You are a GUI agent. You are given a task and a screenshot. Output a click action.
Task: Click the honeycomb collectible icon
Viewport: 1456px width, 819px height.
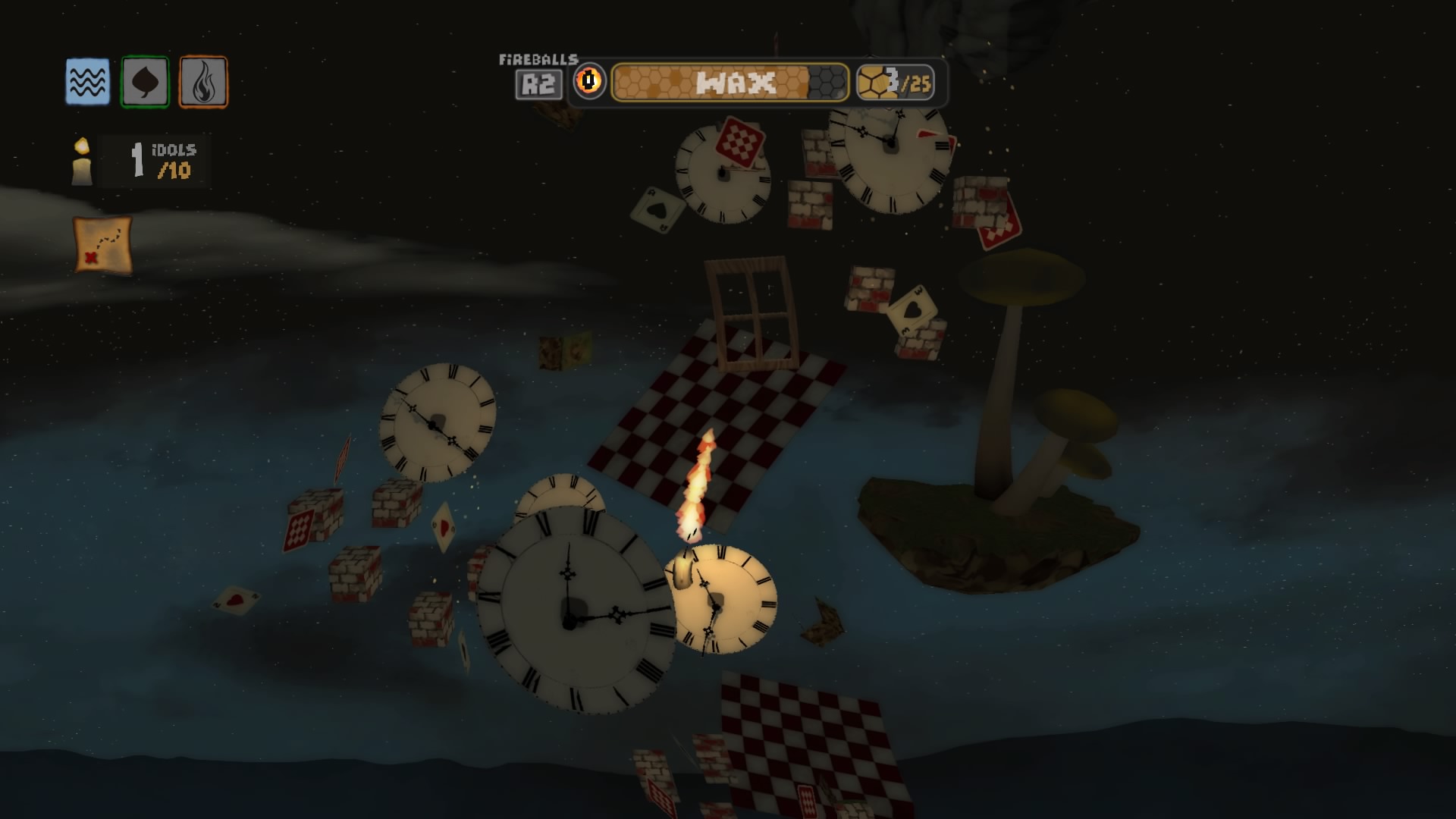pos(874,82)
